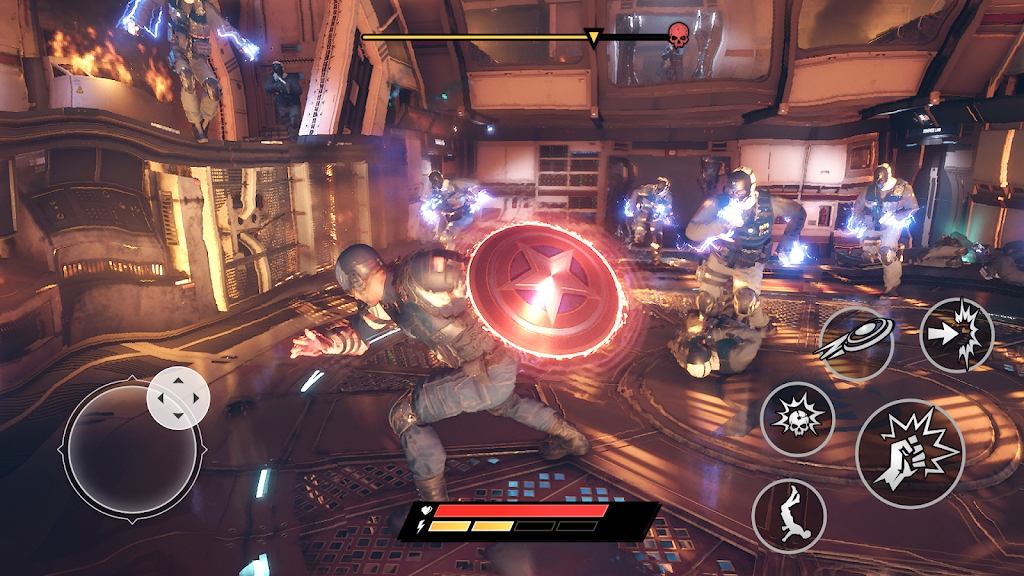Tap the fist punch attack button
The width and height of the screenshot is (1024, 576).
909,454
